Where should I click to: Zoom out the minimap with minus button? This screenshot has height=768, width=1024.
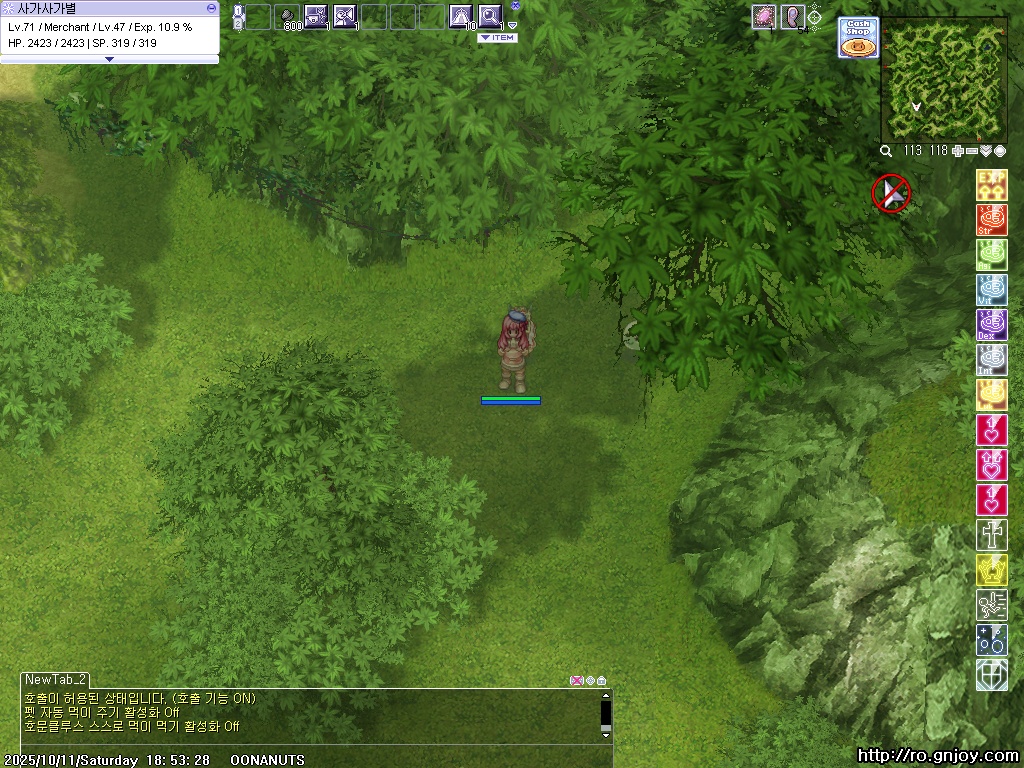(x=972, y=151)
